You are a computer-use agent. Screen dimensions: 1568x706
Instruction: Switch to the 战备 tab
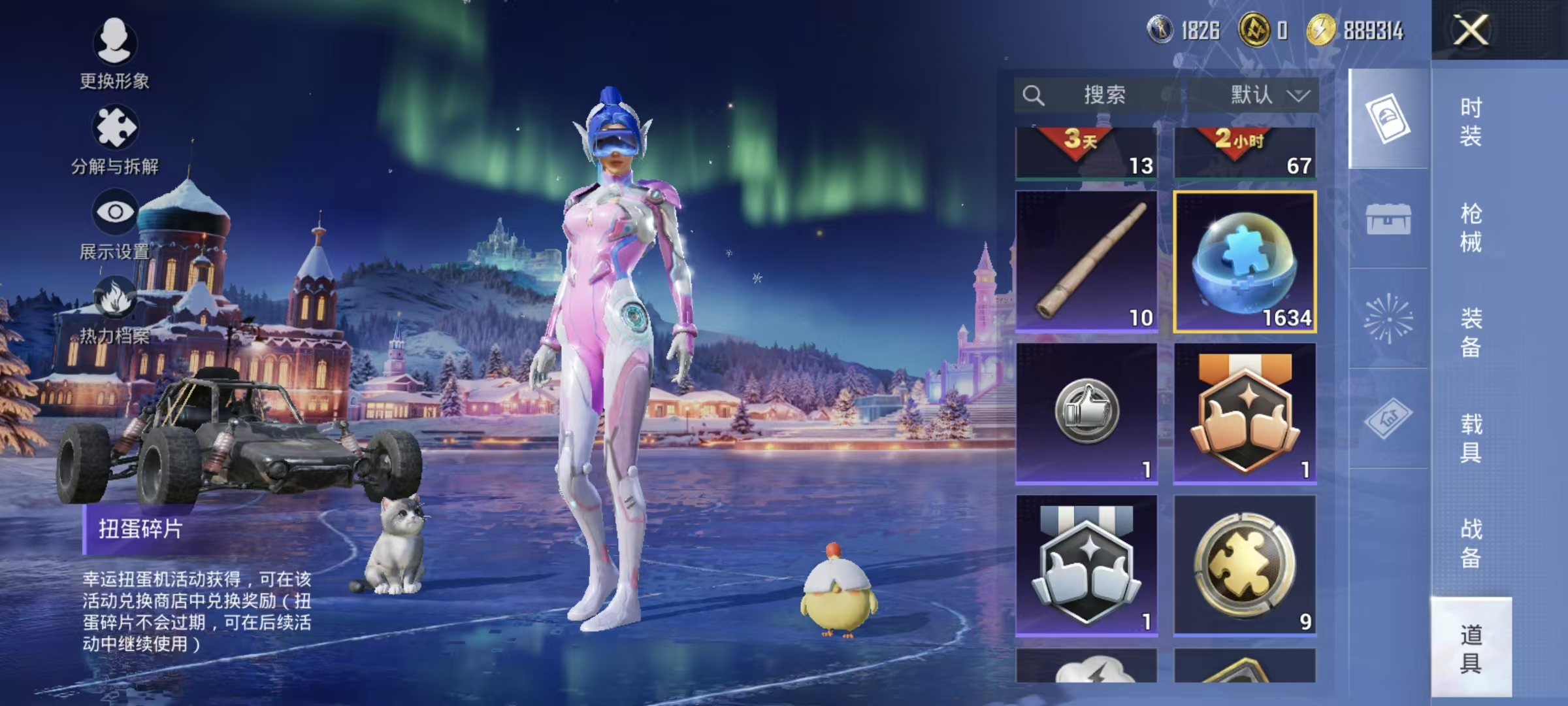1471,543
